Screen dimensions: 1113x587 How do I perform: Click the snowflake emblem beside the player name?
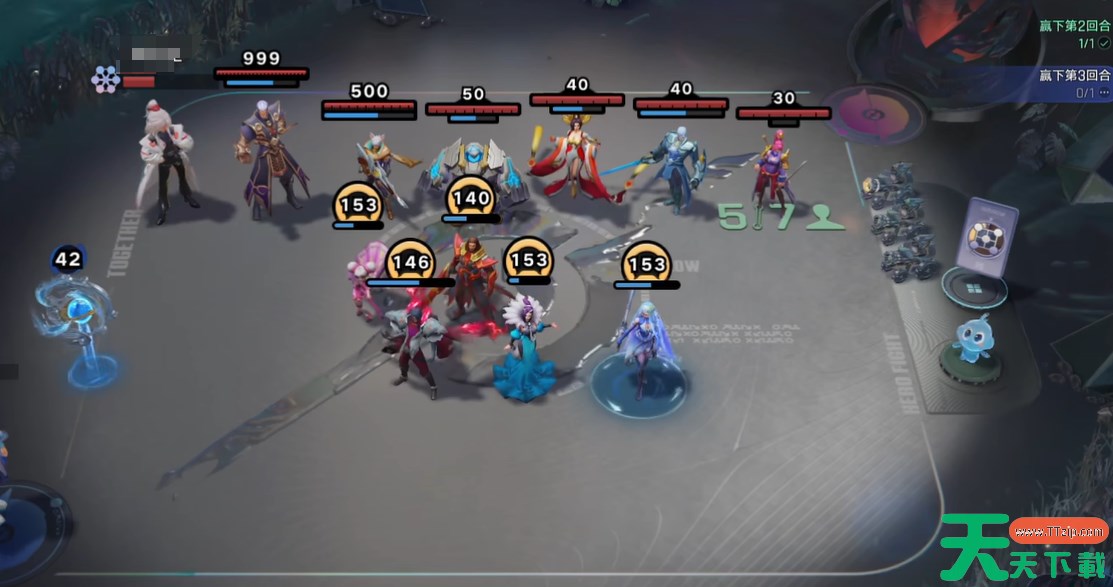pos(105,79)
